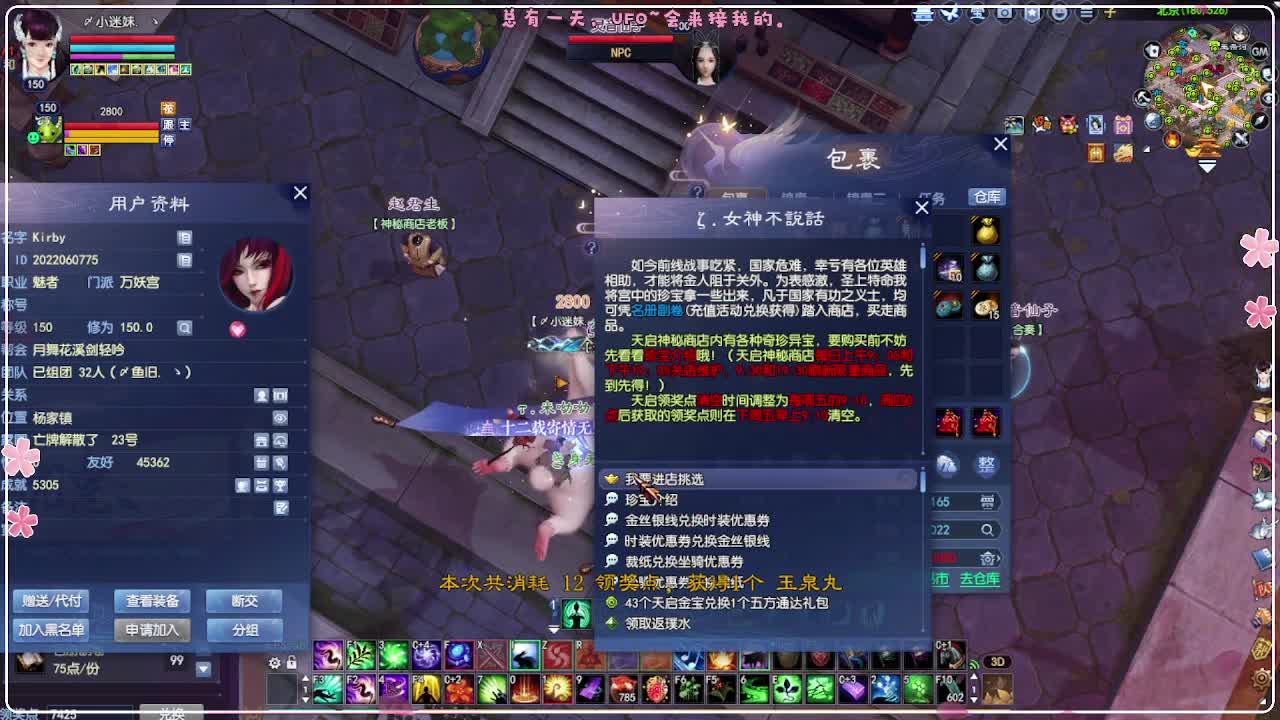The image size is (1280, 720).
Task: Click the 3D view button beside the hotbar
Action: point(997,661)
